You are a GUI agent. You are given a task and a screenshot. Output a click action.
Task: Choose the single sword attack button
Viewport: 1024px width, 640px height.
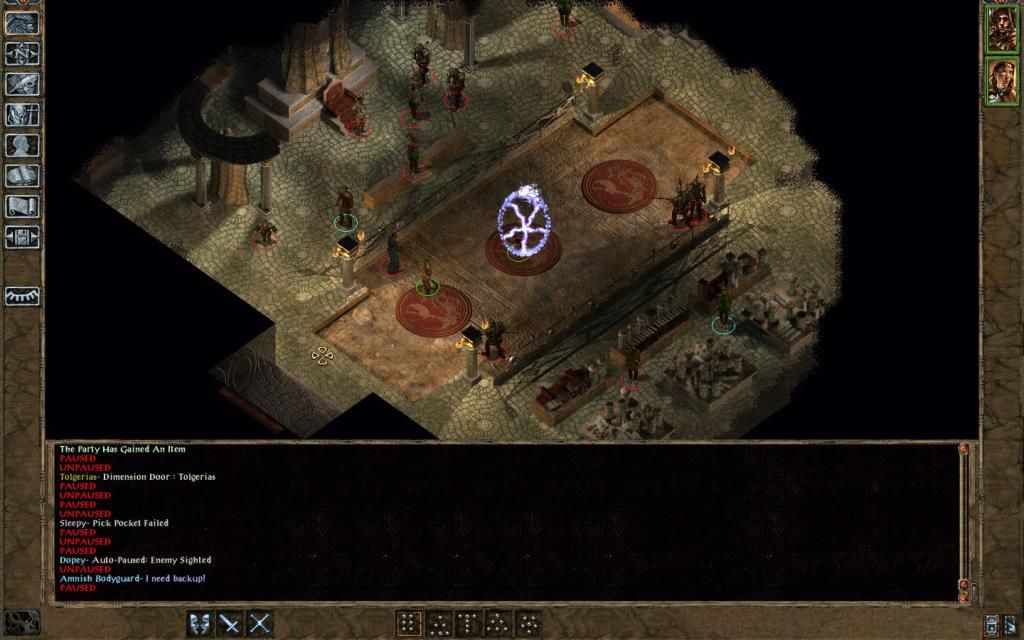[231, 624]
